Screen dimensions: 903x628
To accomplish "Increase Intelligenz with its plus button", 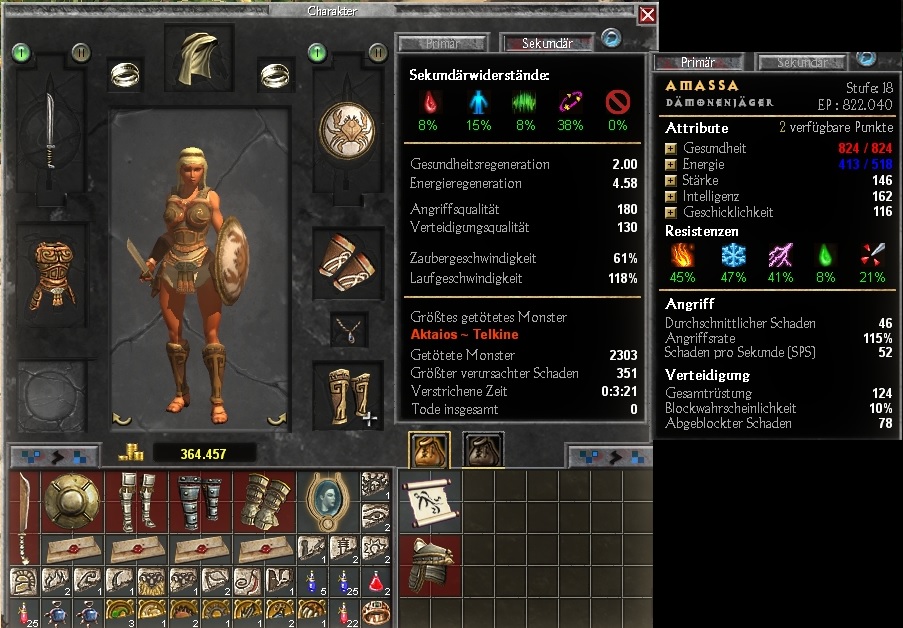I will [672, 197].
